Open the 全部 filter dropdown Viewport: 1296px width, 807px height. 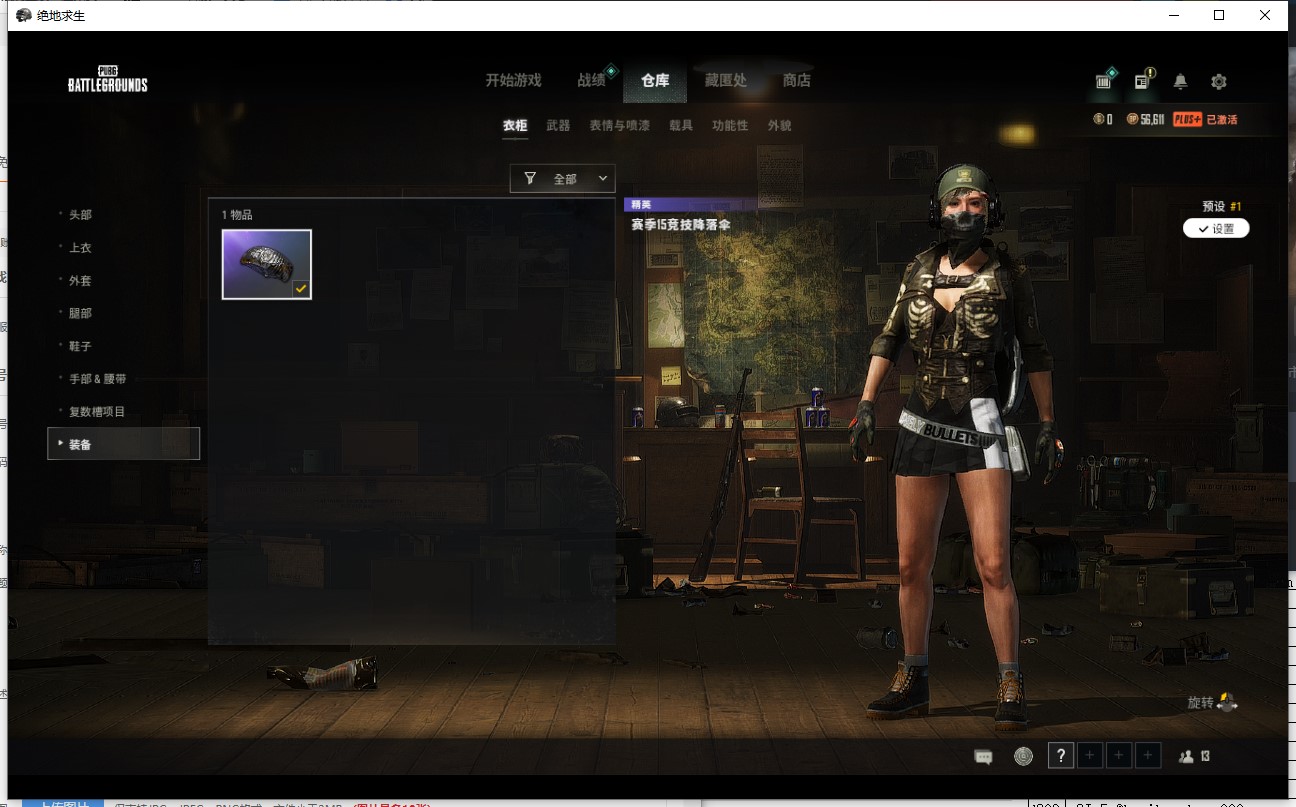pyautogui.click(x=563, y=178)
